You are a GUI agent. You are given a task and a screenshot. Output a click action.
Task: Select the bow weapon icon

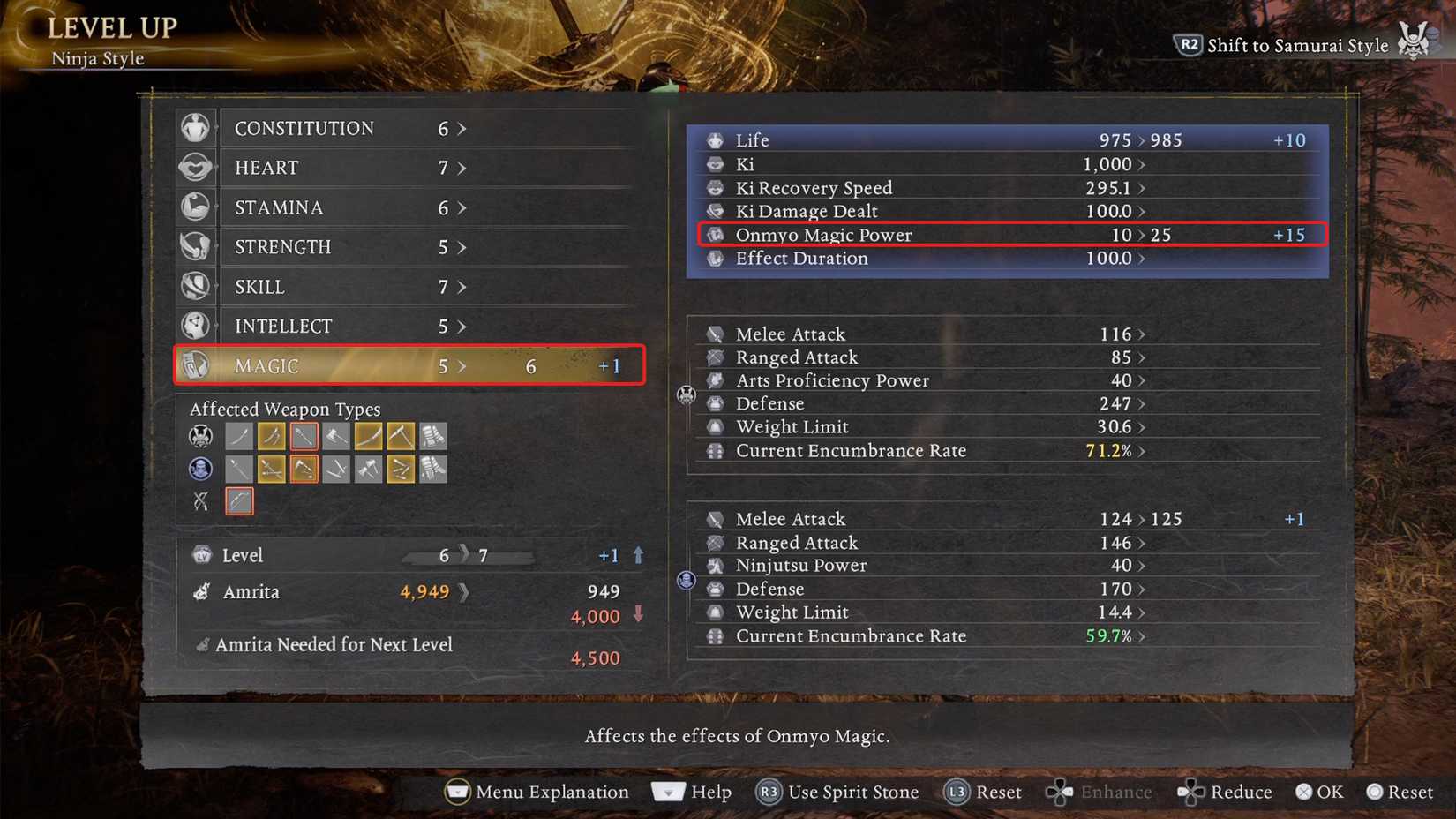click(x=238, y=500)
